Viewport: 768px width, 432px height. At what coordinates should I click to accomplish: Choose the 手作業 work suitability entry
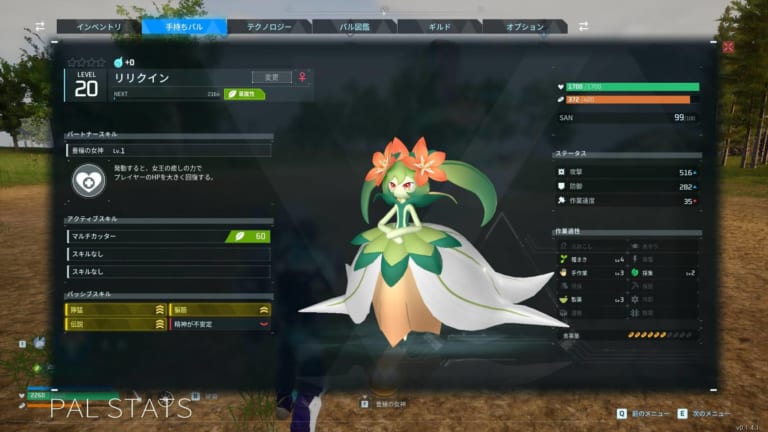point(592,272)
